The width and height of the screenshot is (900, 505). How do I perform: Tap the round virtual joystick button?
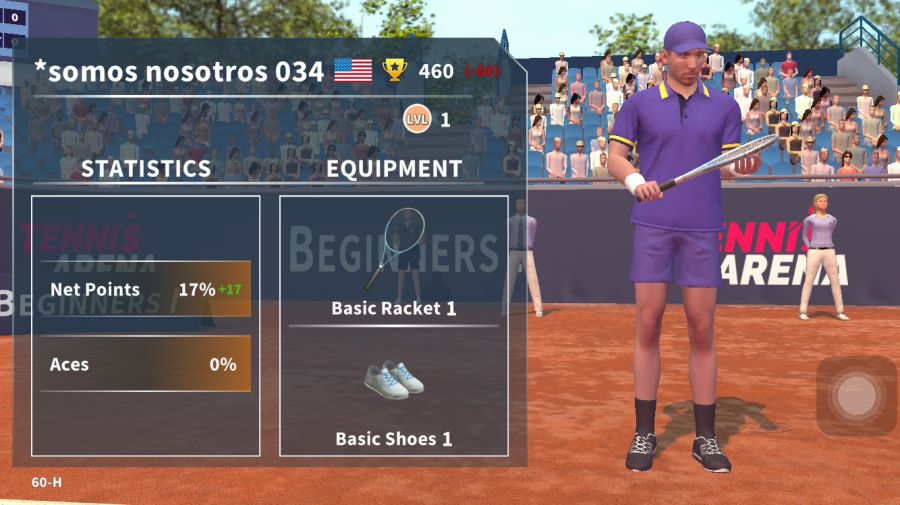pos(856,396)
